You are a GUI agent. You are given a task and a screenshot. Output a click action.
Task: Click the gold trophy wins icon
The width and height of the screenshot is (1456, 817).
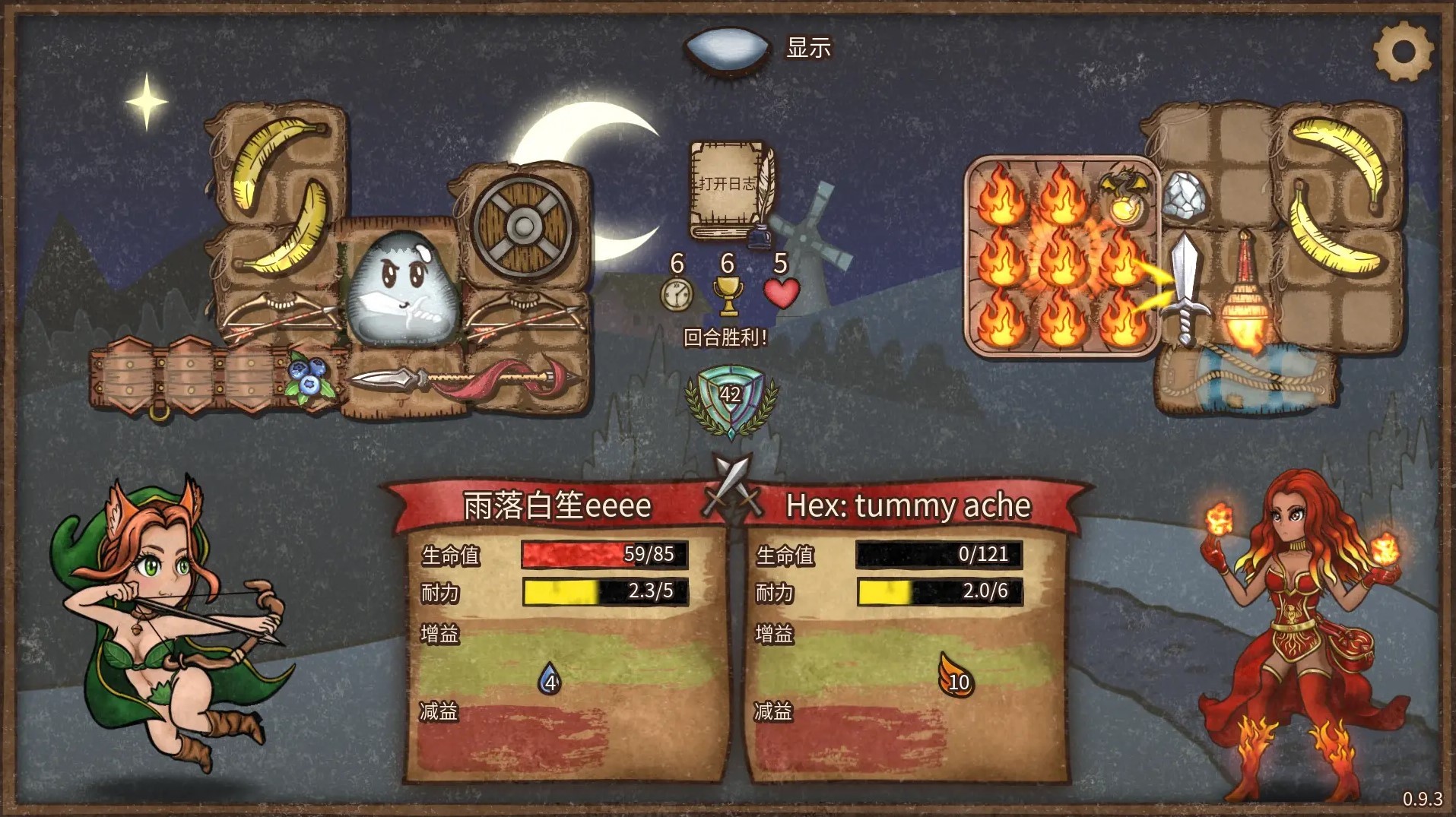728,295
